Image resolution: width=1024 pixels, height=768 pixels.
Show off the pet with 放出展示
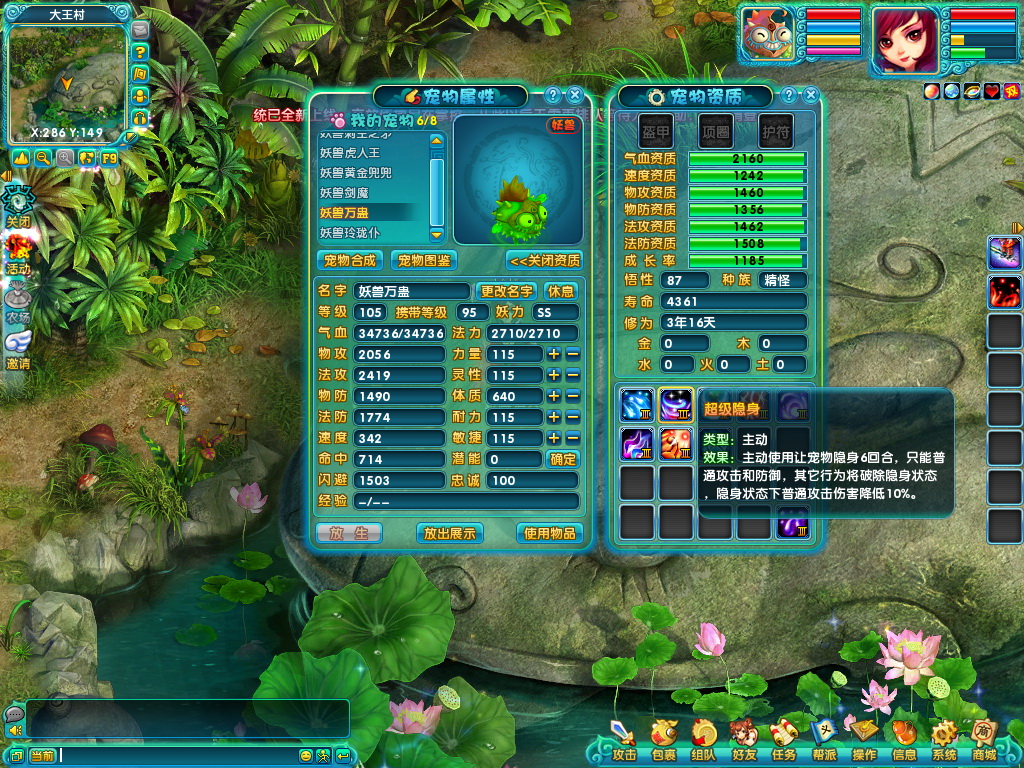tap(449, 533)
